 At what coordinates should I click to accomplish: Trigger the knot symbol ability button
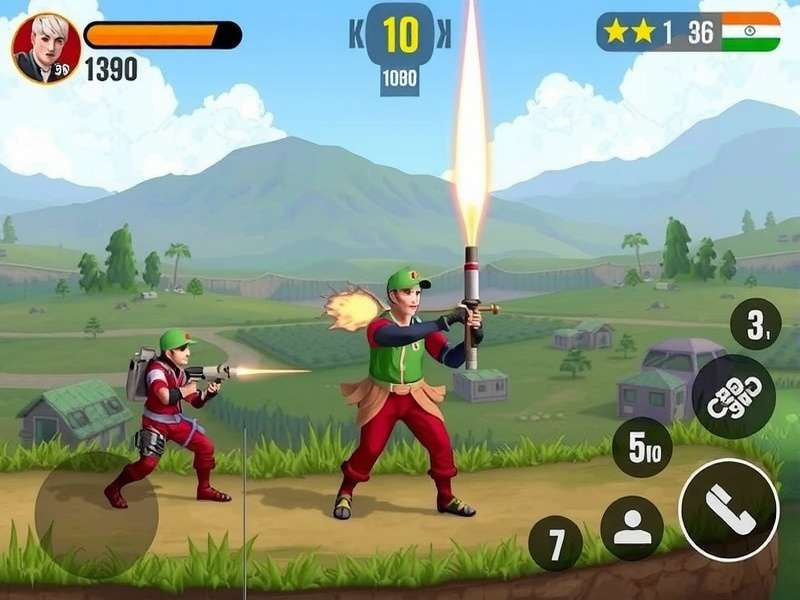click(733, 396)
